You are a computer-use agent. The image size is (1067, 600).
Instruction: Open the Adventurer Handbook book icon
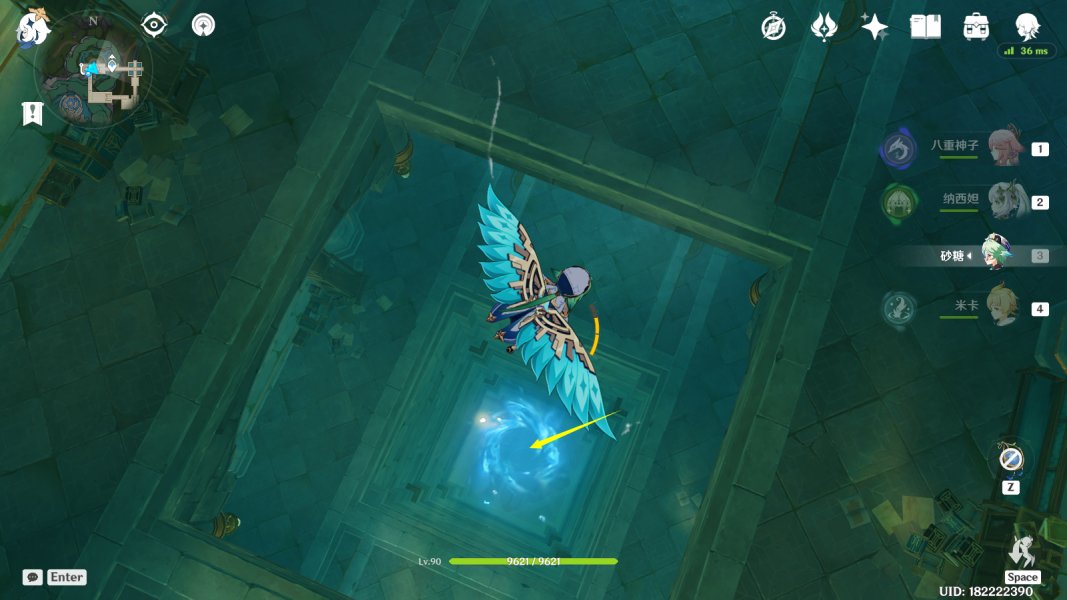(925, 27)
